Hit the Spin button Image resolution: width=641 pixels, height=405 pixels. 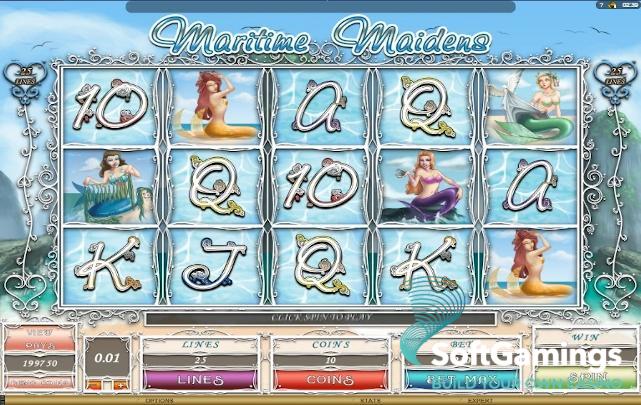585,380
